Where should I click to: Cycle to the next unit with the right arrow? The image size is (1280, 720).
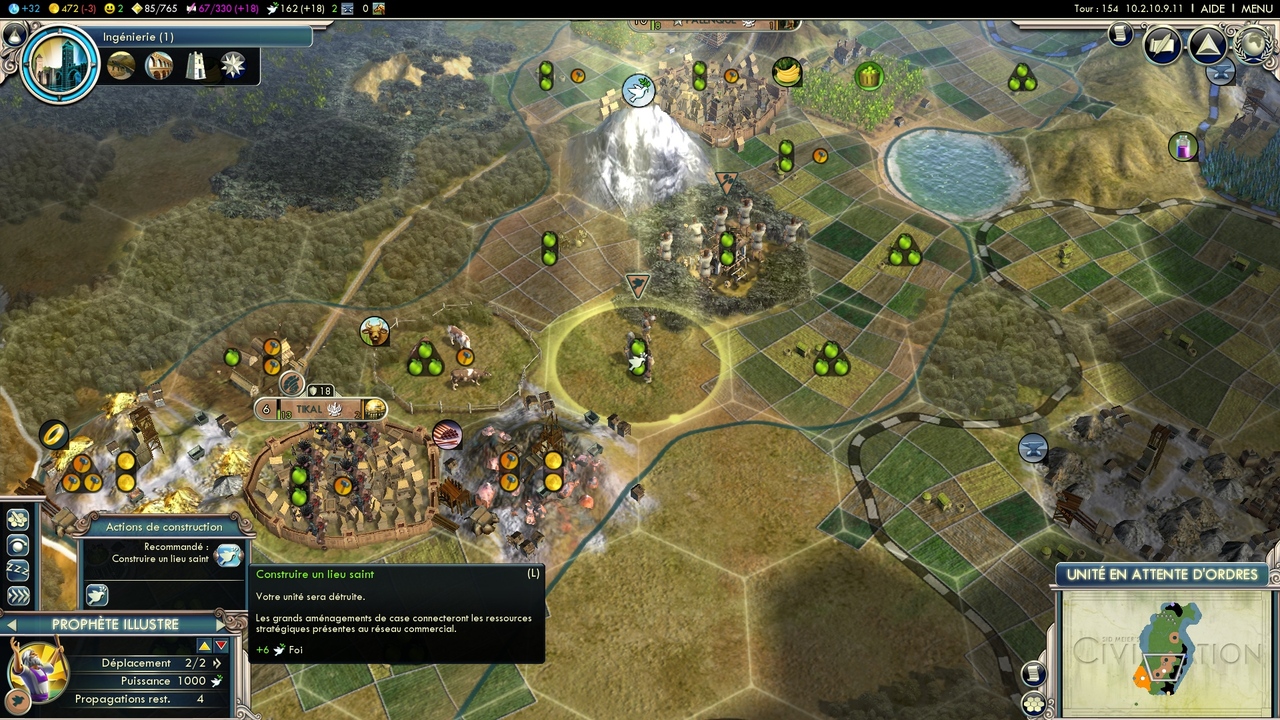(220, 625)
